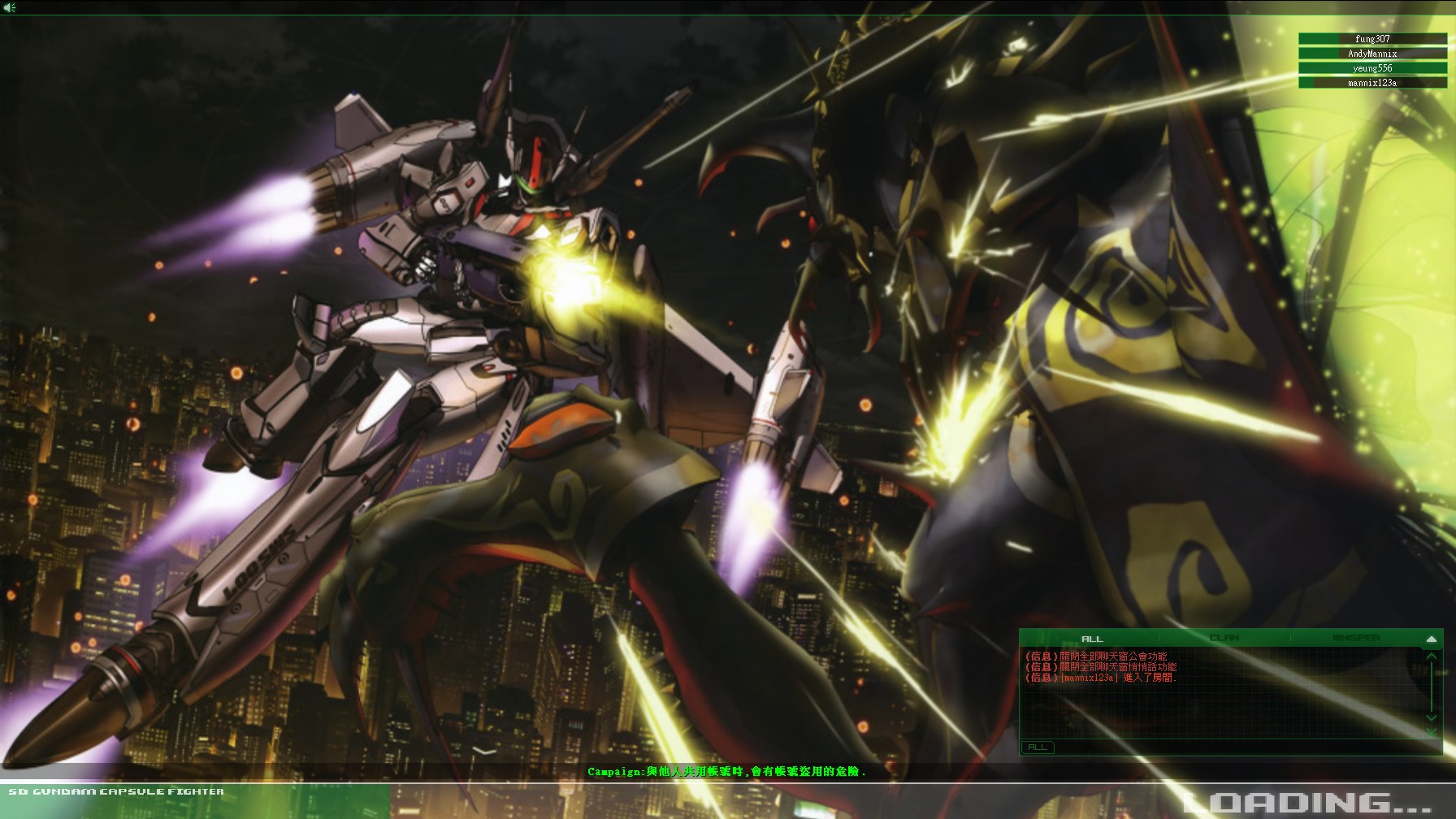Click the SD Gundam Capsule Fighter logo text
The height and width of the screenshot is (819, 1456).
tap(114, 790)
